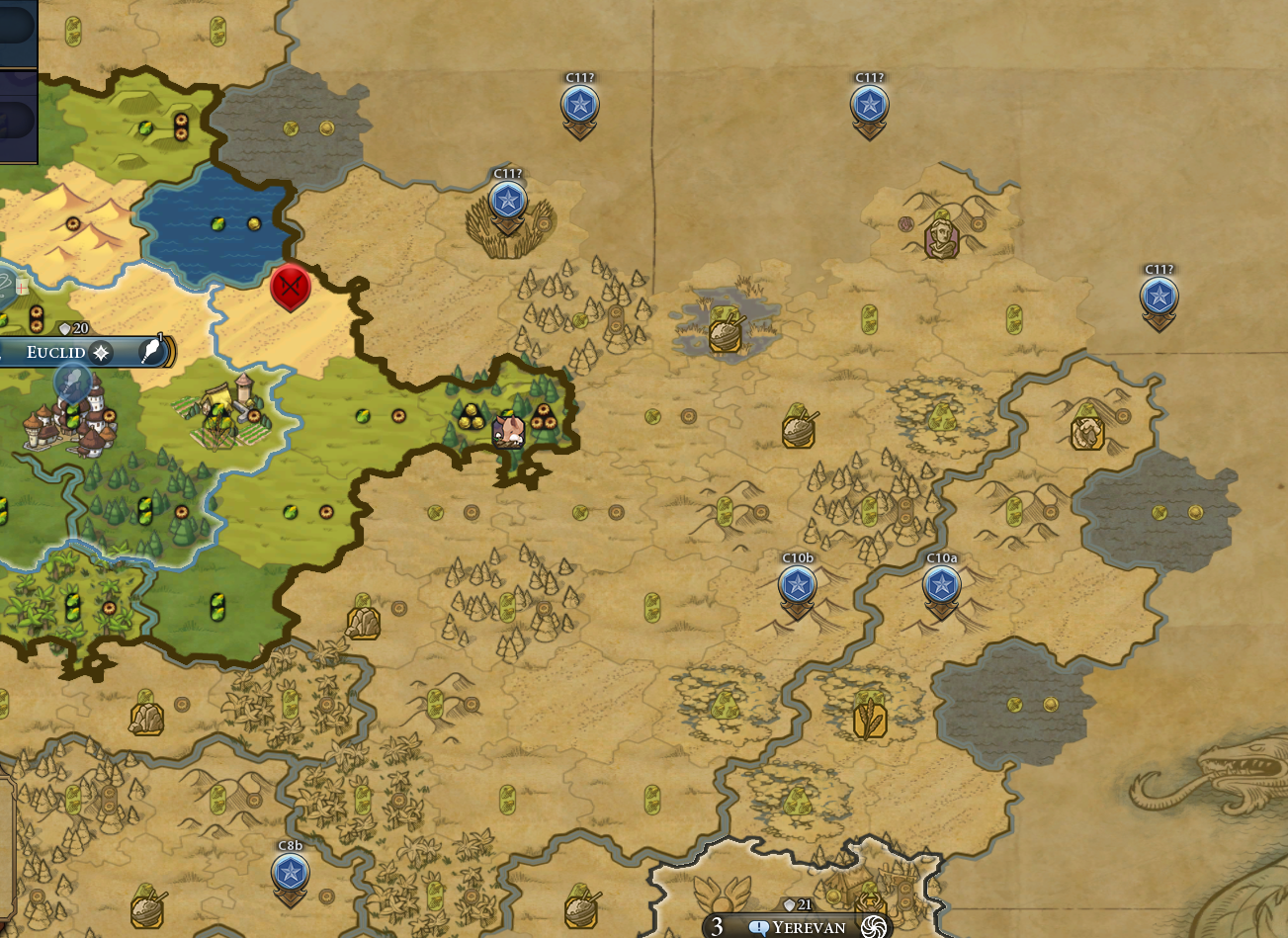
Task: Select the C10b map pin
Action: click(x=798, y=586)
